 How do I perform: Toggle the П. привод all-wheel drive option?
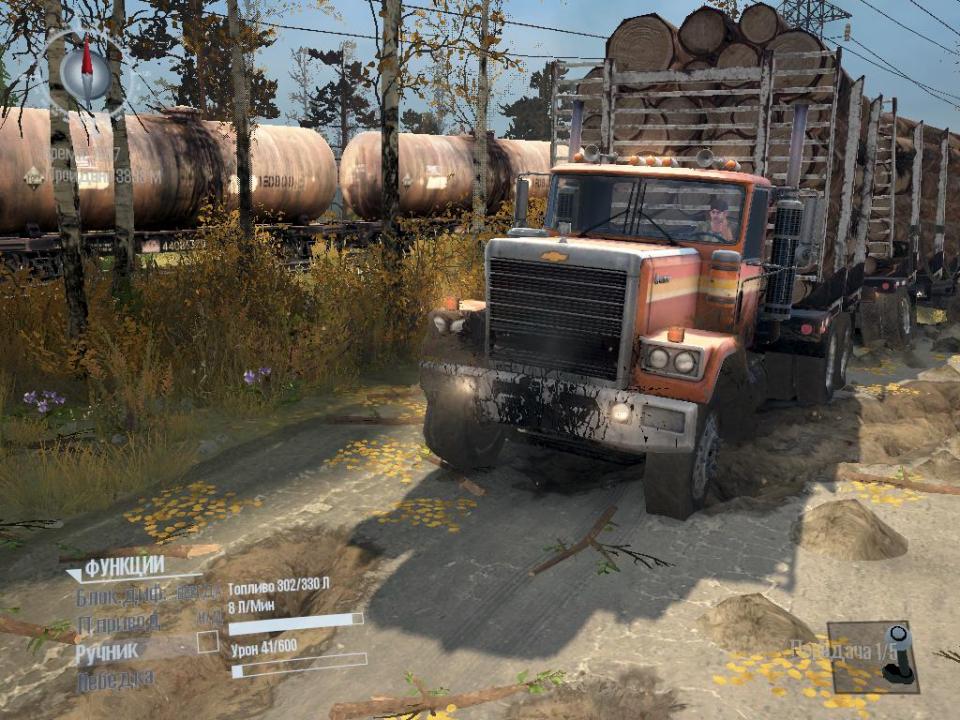[x=118, y=623]
